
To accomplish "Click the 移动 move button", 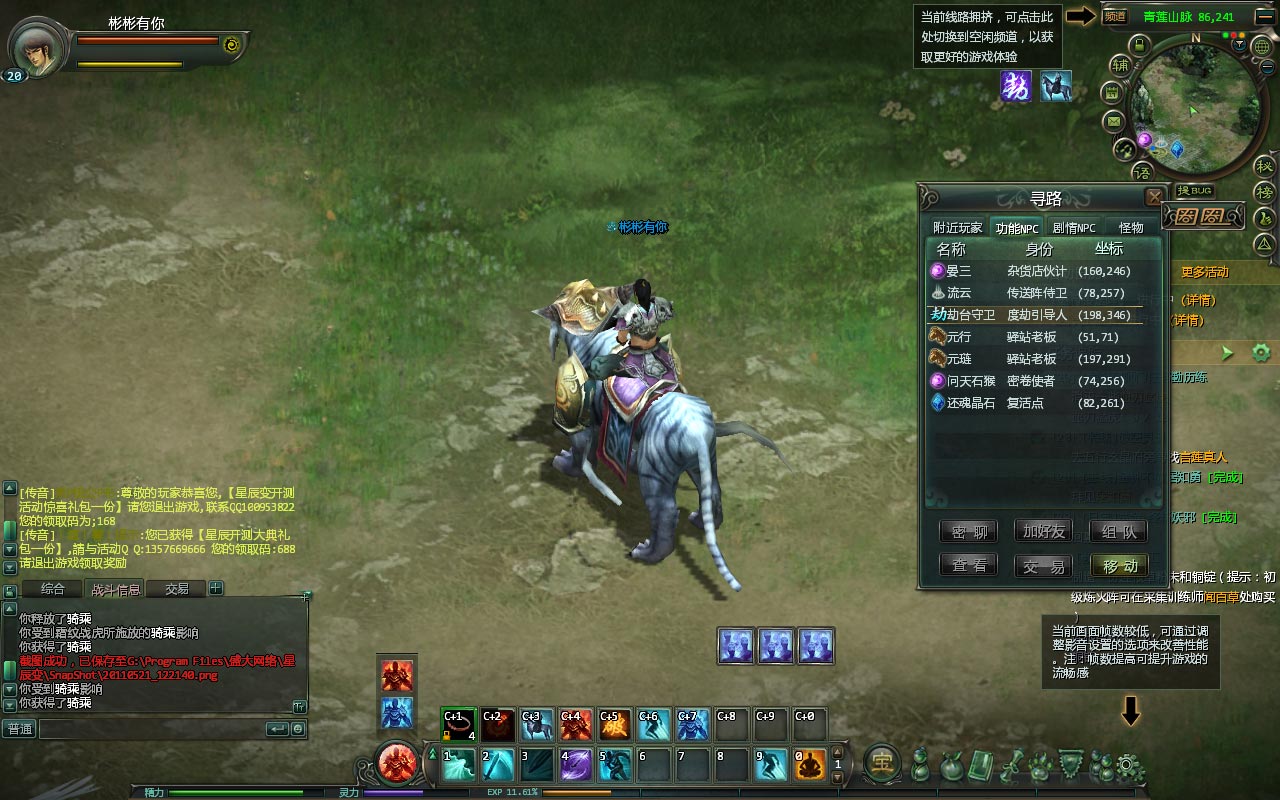I will (x=1119, y=566).
